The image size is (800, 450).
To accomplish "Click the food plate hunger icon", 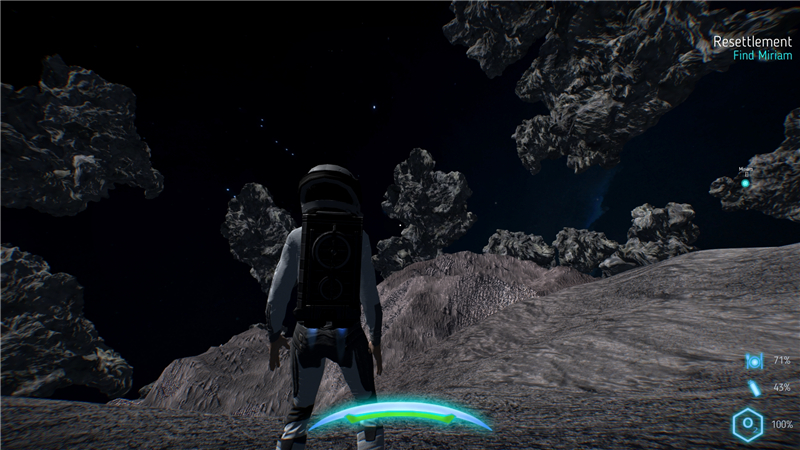I will pos(753,360).
